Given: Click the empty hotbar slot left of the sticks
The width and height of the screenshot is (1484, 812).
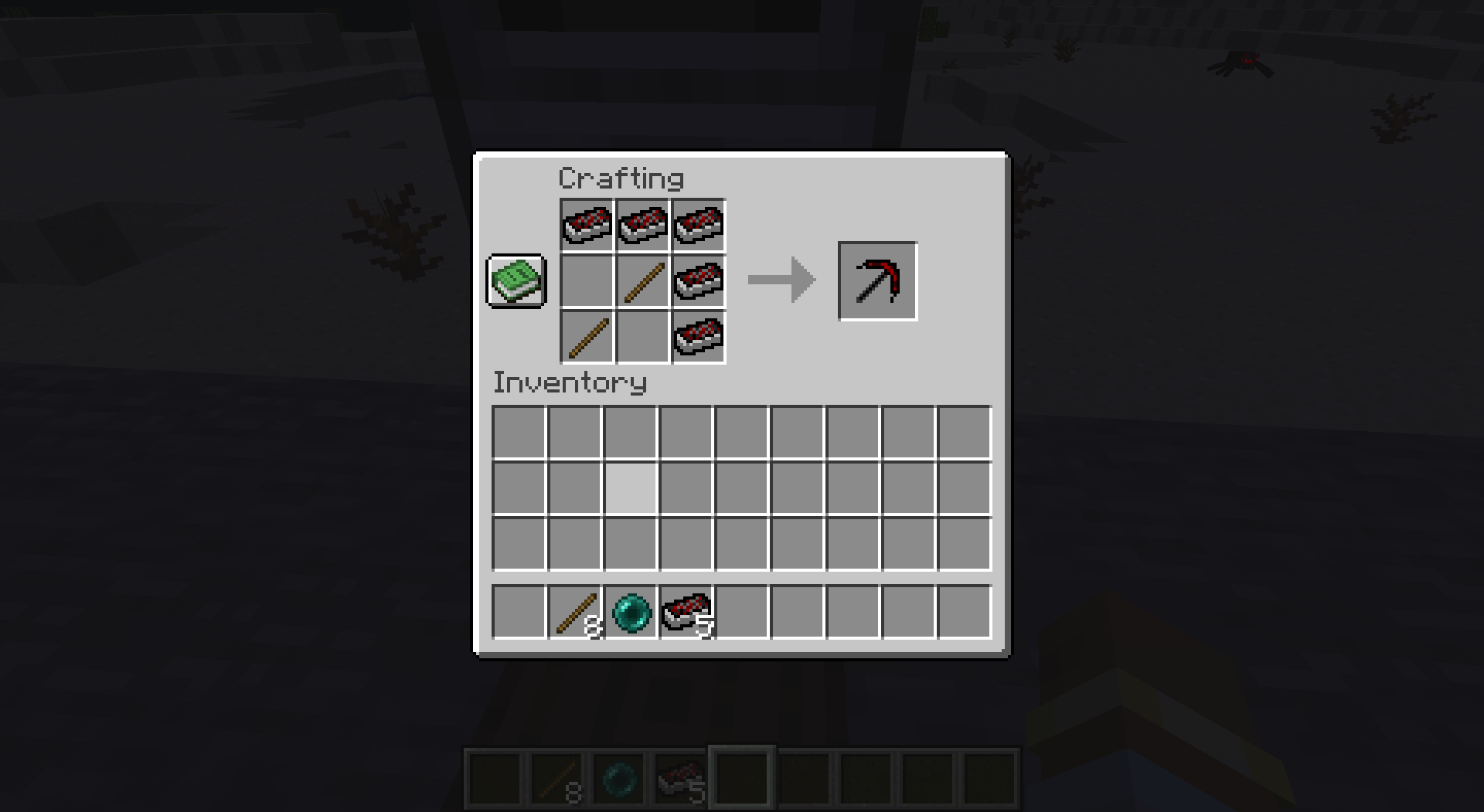Looking at the screenshot, I should (x=520, y=613).
